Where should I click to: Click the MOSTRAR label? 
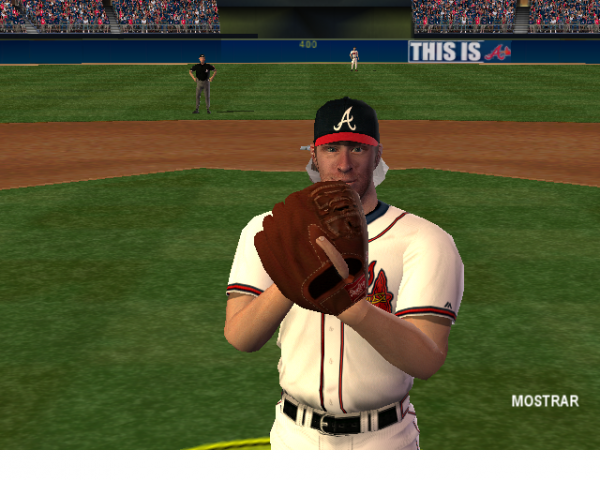coord(545,401)
